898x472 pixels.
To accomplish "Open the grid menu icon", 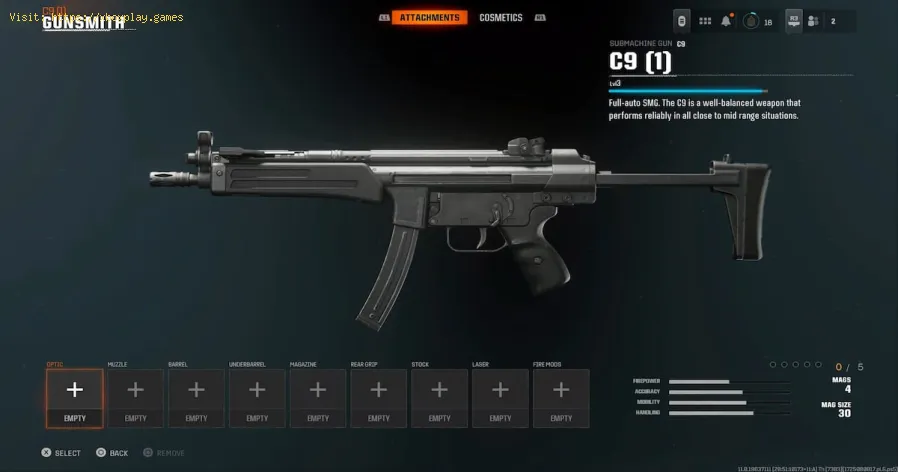I will click(x=705, y=21).
